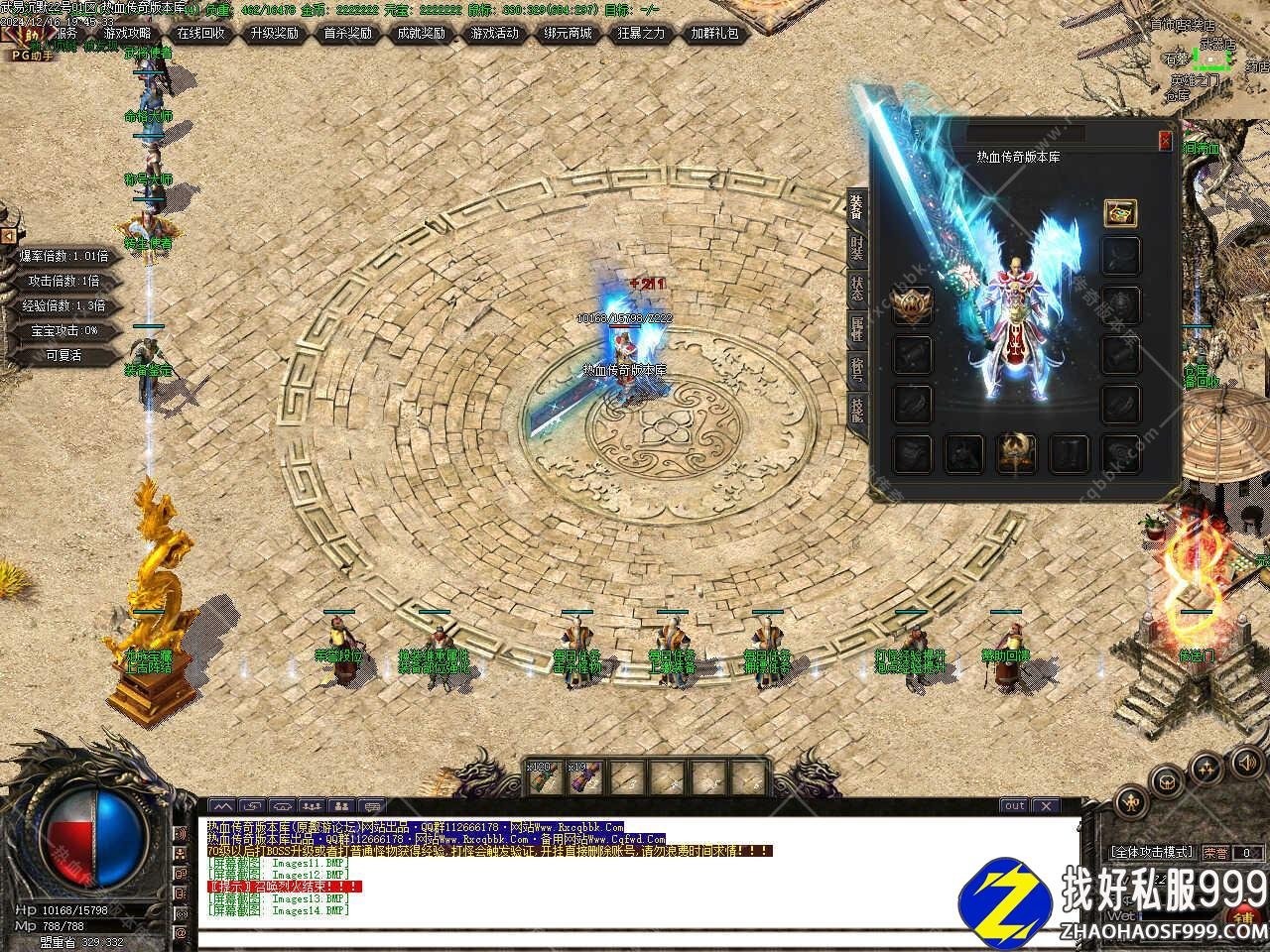Click the speech bubble chat icon on chat toolbar

click(371, 806)
